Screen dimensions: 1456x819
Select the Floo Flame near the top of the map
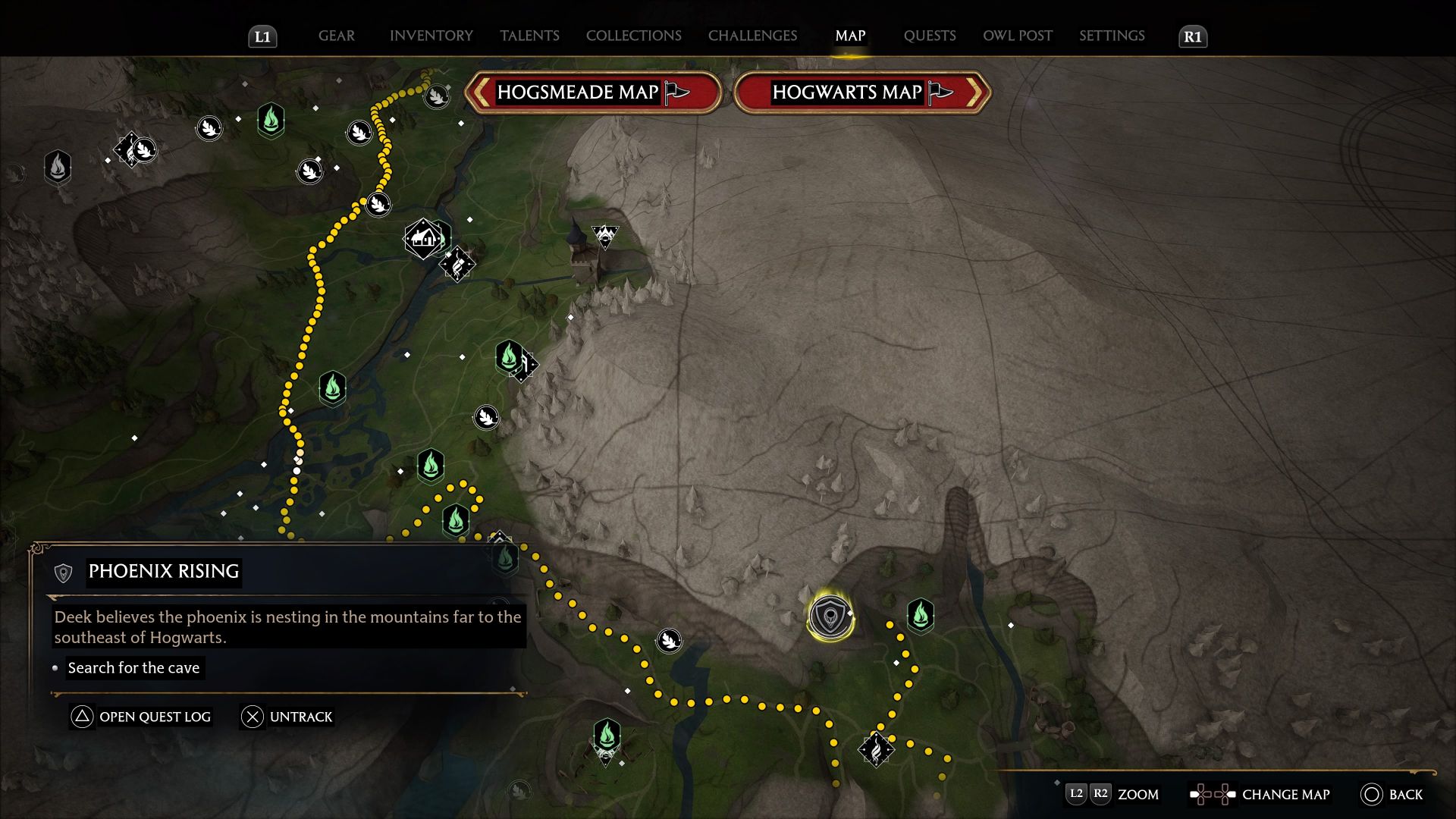(x=271, y=121)
